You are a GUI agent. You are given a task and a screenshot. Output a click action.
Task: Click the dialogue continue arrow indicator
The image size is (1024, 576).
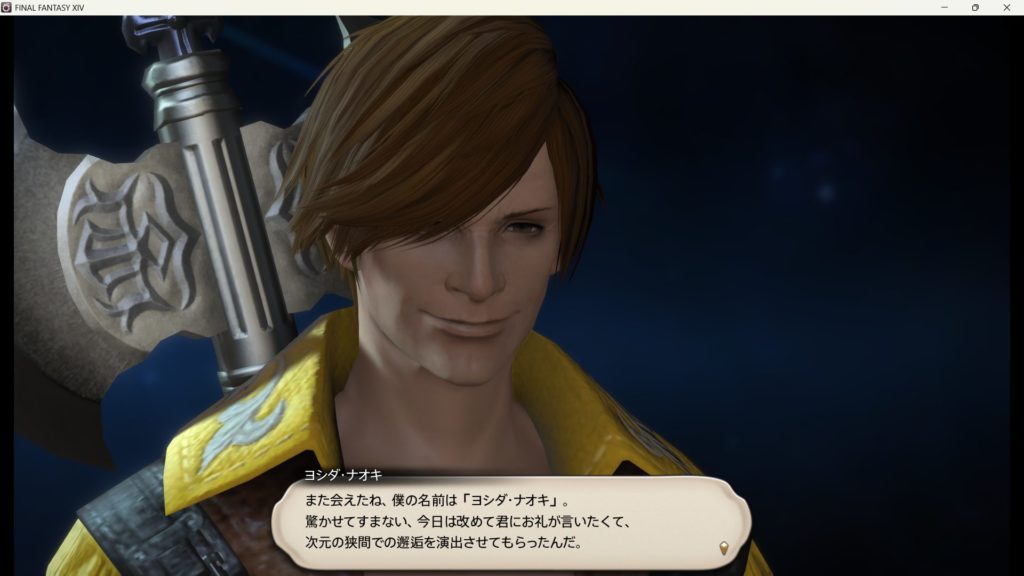[x=723, y=548]
